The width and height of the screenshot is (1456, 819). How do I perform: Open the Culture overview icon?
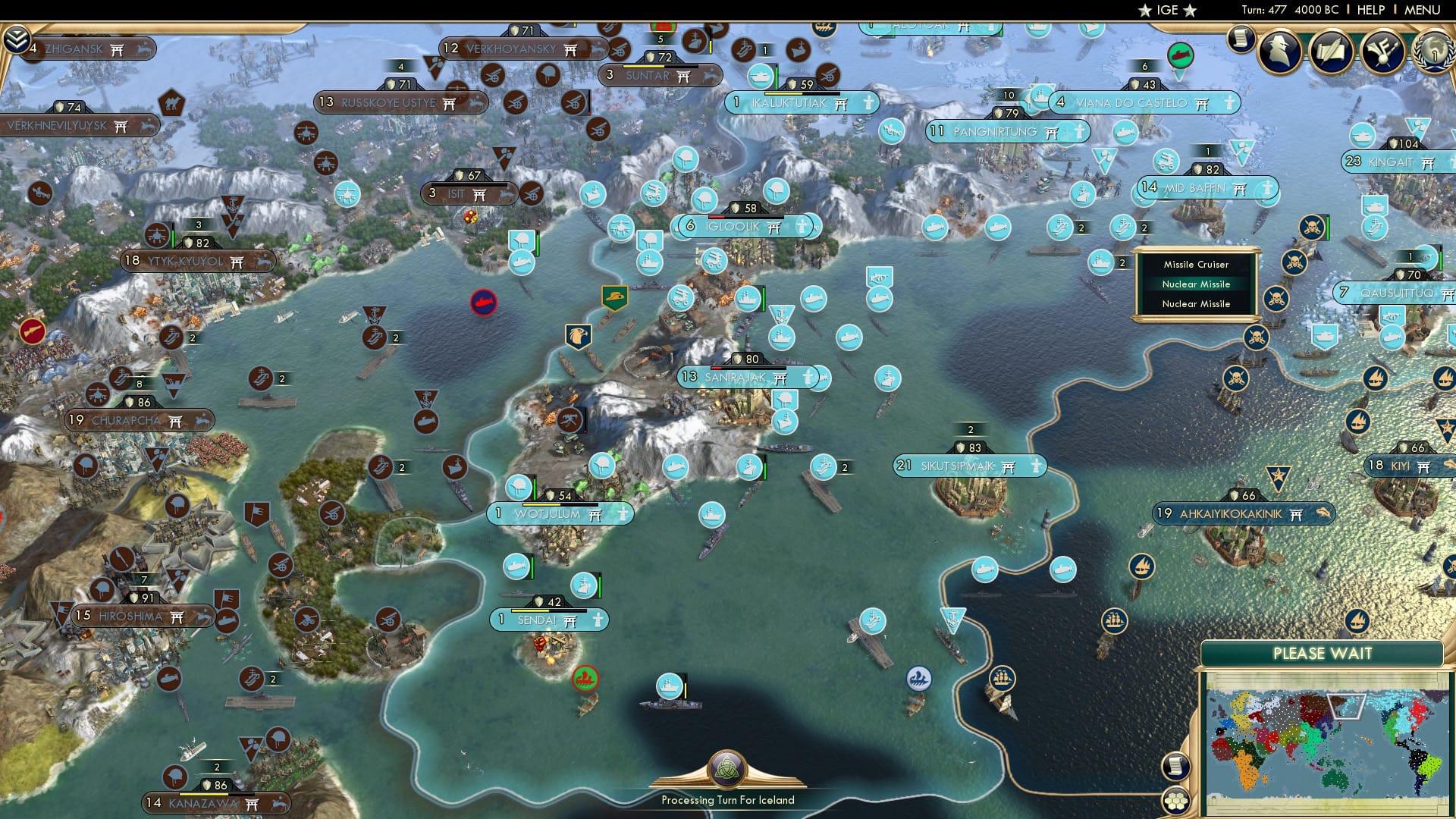[x=1385, y=52]
